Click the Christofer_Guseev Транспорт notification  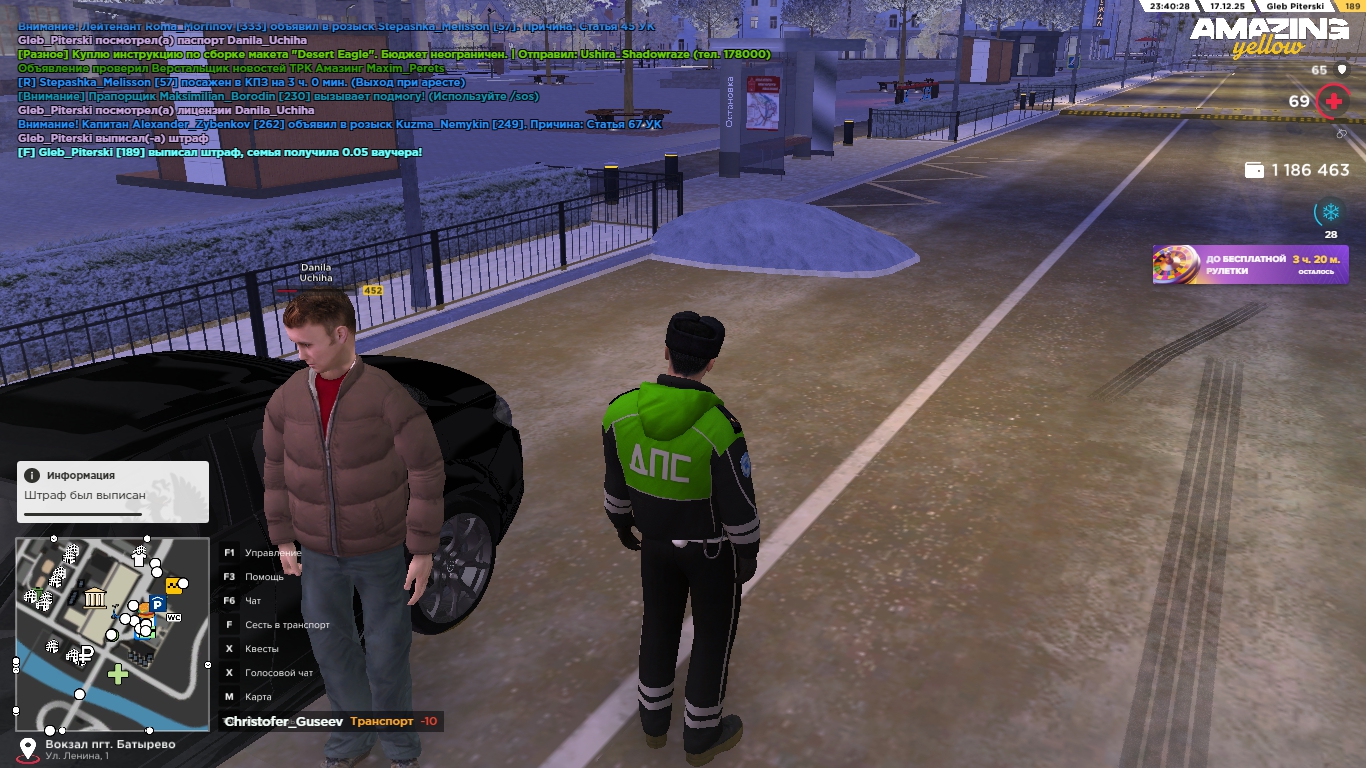[x=330, y=721]
